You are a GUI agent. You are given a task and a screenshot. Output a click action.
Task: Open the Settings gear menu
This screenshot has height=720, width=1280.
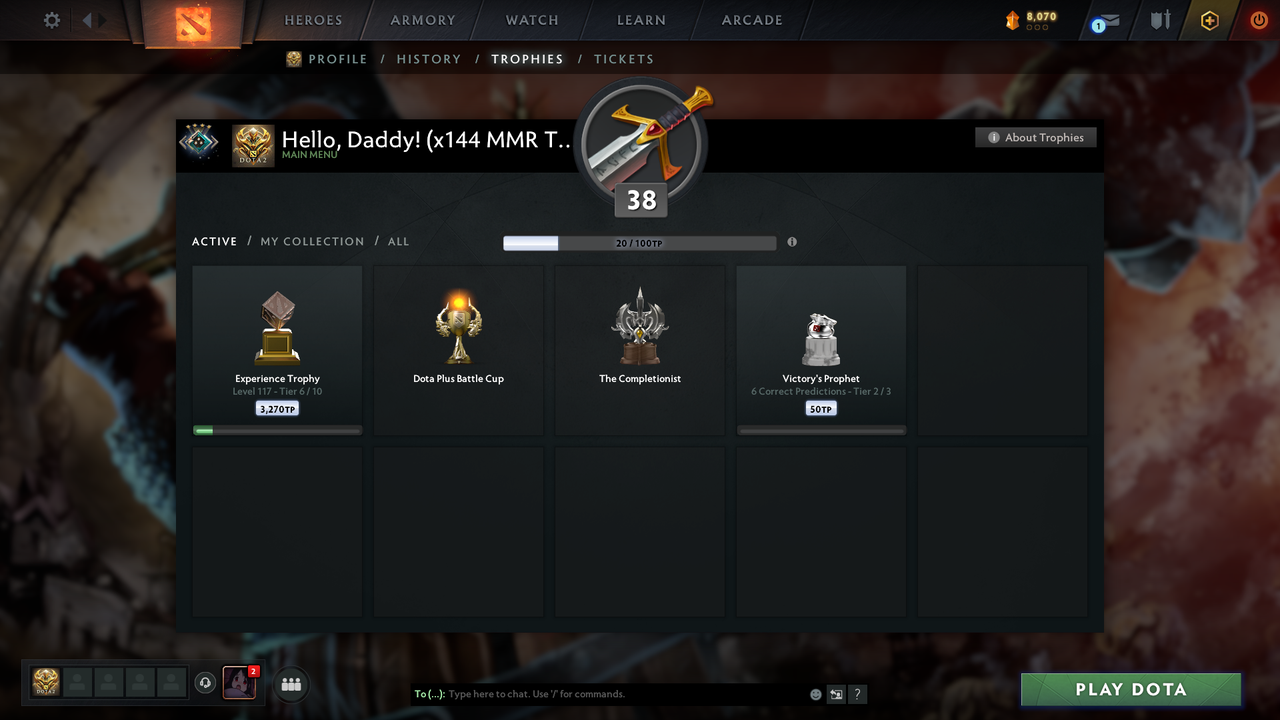(x=51, y=19)
